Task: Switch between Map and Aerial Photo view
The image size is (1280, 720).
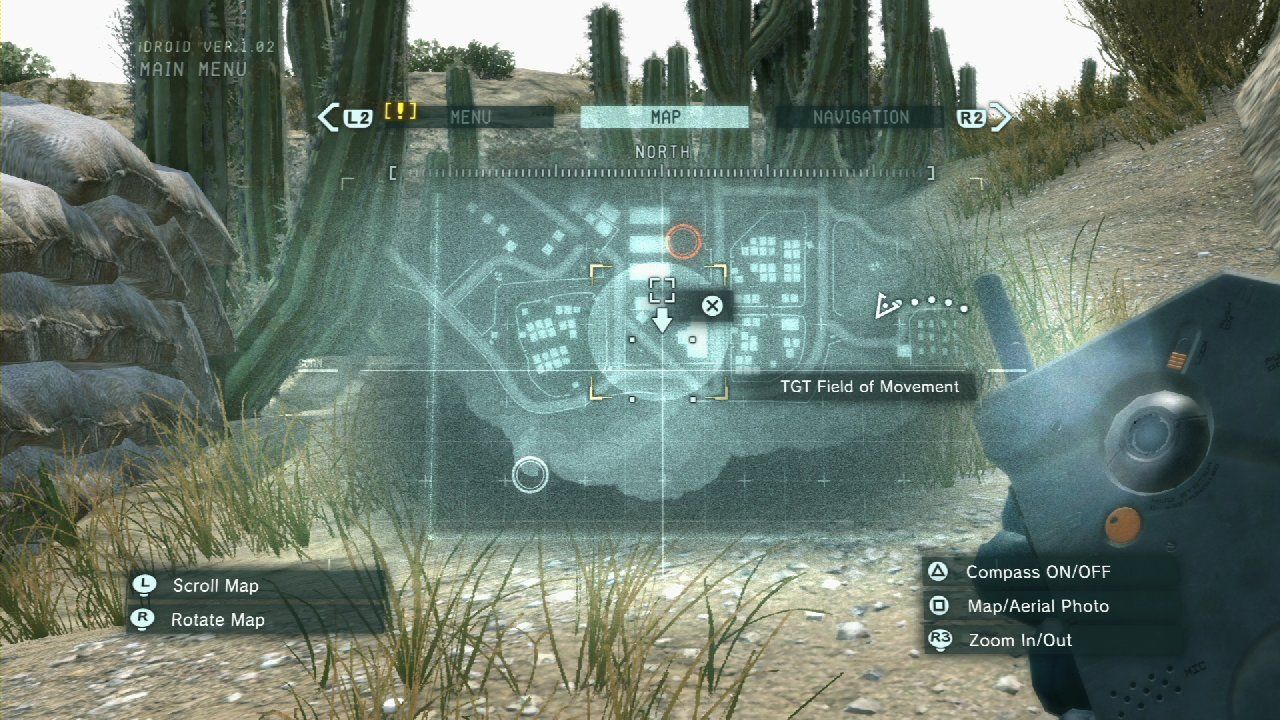Action: click(x=1022, y=606)
